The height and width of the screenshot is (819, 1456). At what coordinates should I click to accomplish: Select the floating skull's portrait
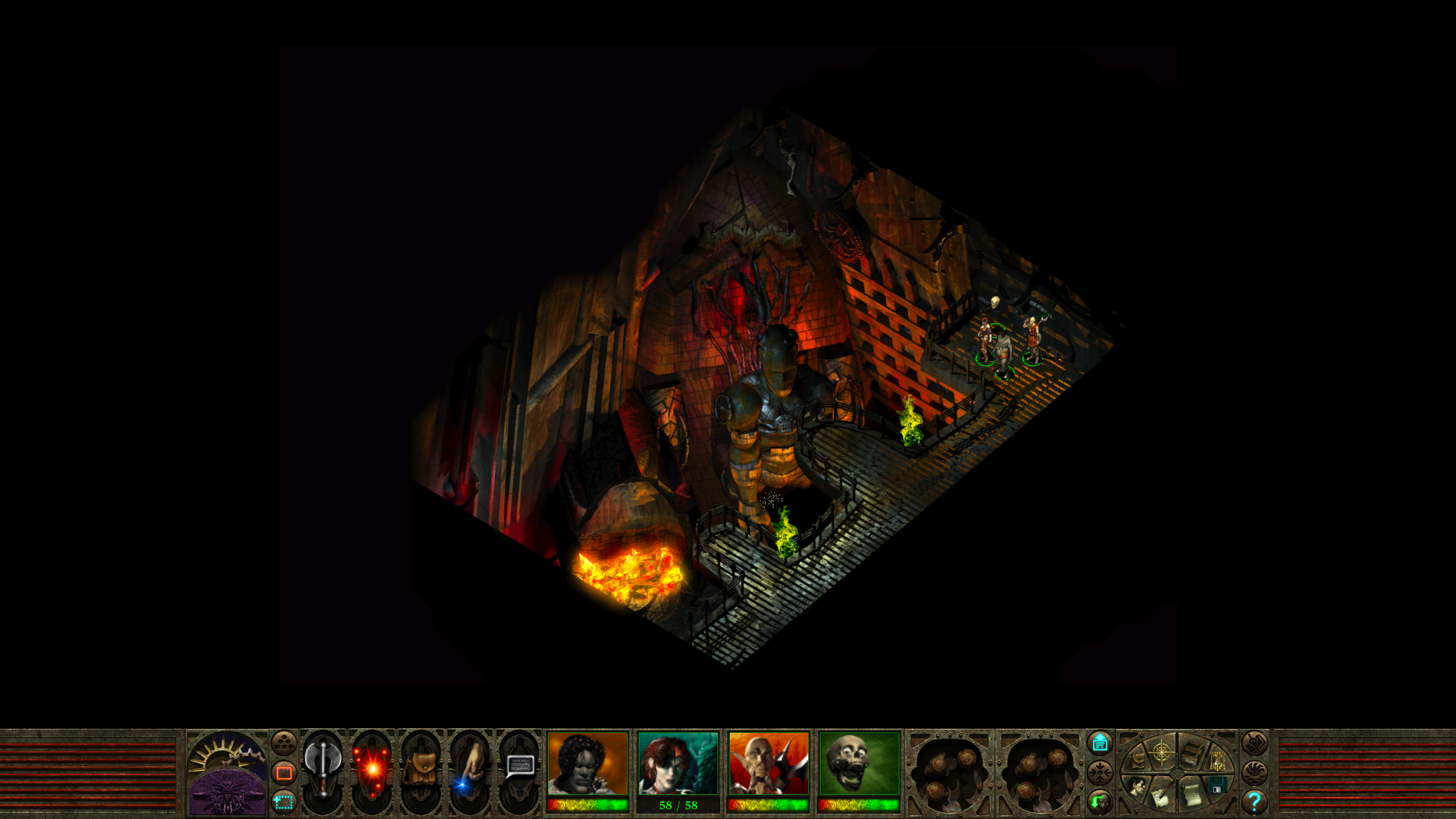[859, 764]
